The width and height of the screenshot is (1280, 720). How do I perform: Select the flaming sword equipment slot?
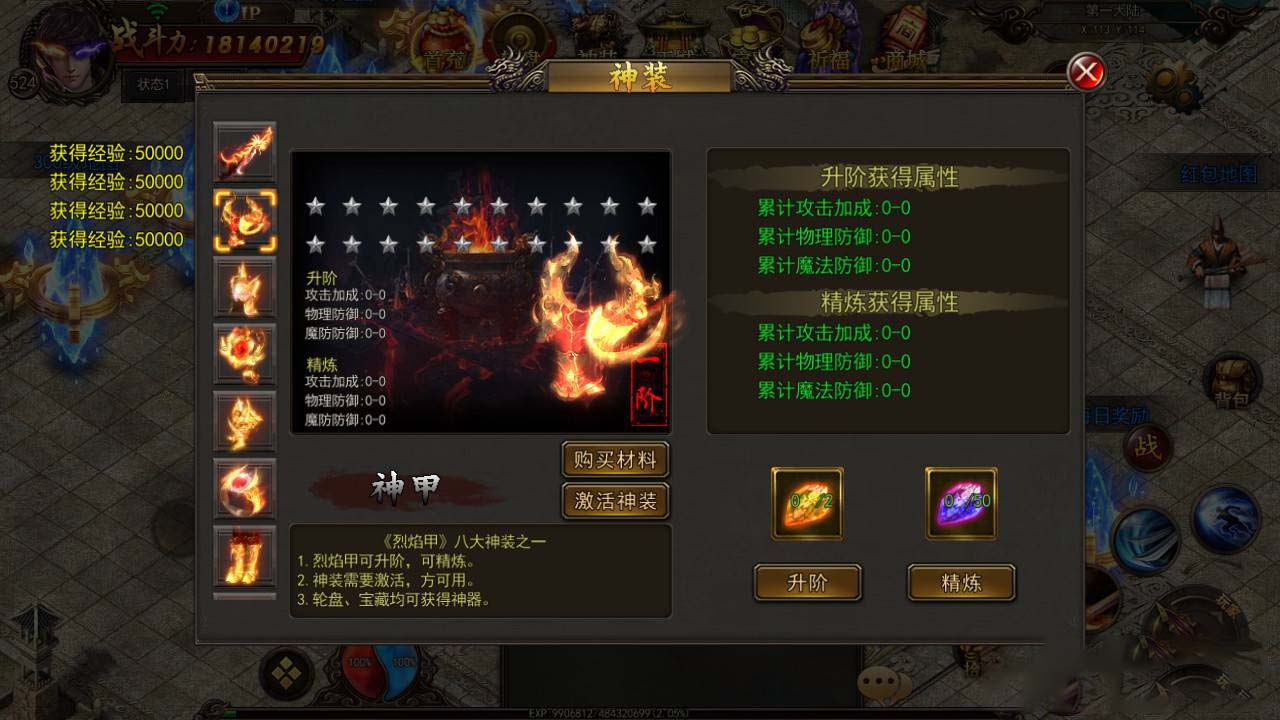click(x=245, y=152)
